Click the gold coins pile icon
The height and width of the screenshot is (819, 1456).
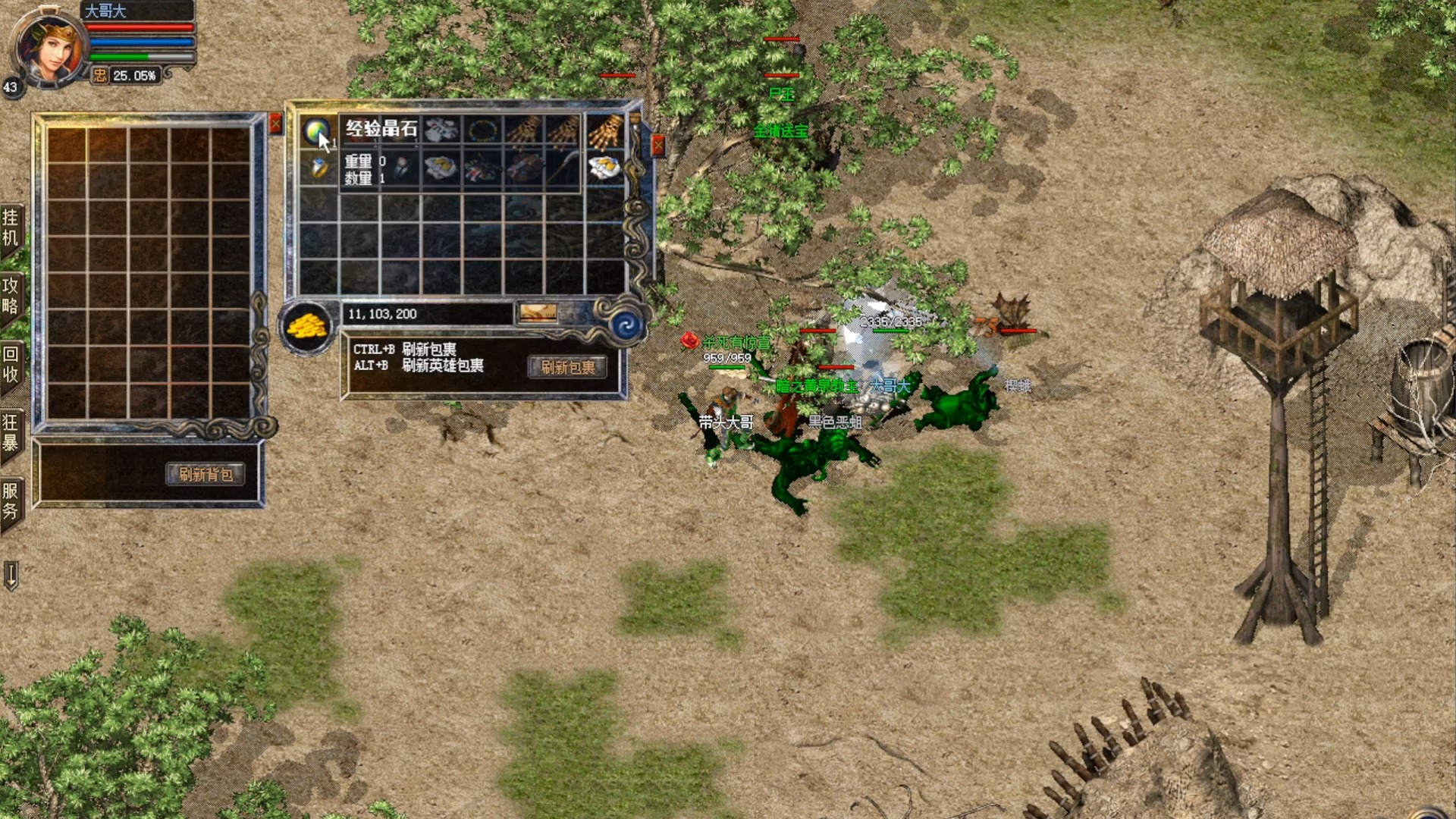click(x=306, y=327)
